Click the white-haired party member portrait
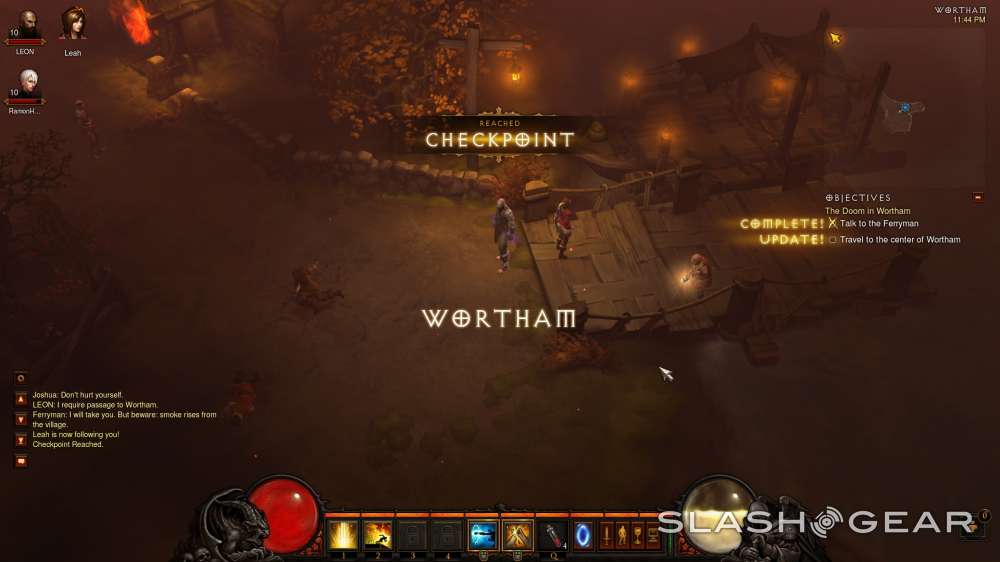 pos(27,83)
